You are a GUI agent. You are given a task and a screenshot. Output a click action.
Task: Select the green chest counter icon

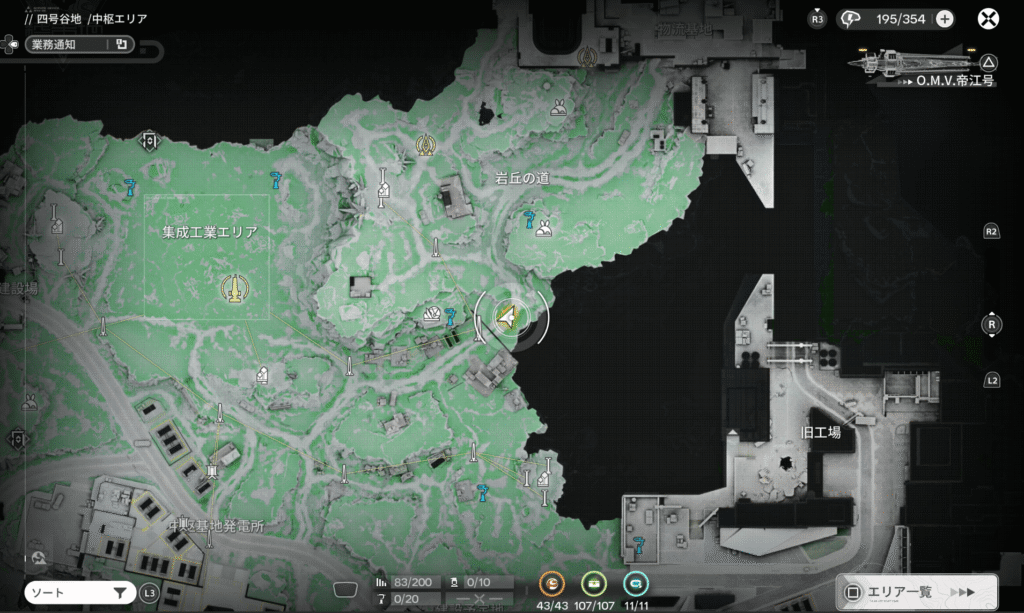[x=594, y=583]
